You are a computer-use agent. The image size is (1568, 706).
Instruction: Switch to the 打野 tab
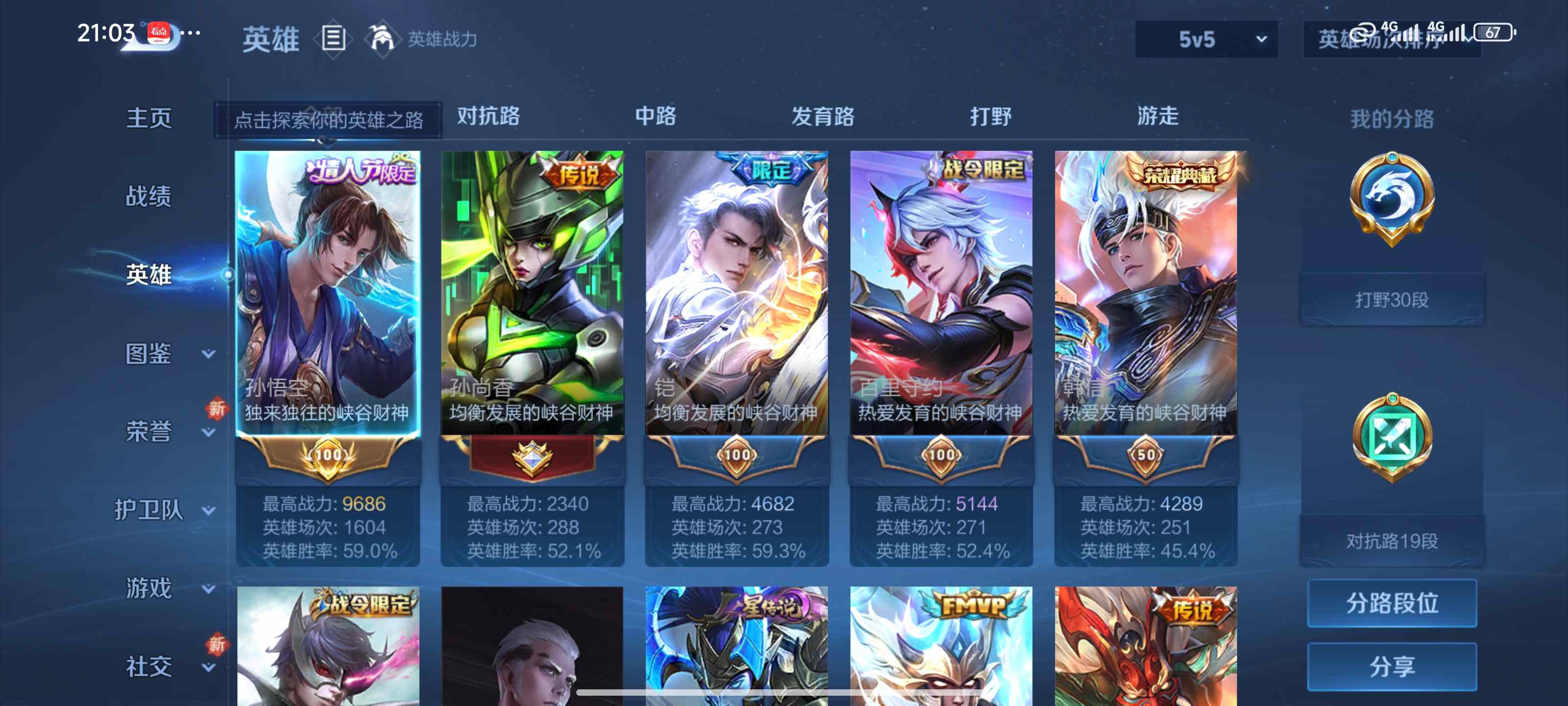[x=987, y=117]
